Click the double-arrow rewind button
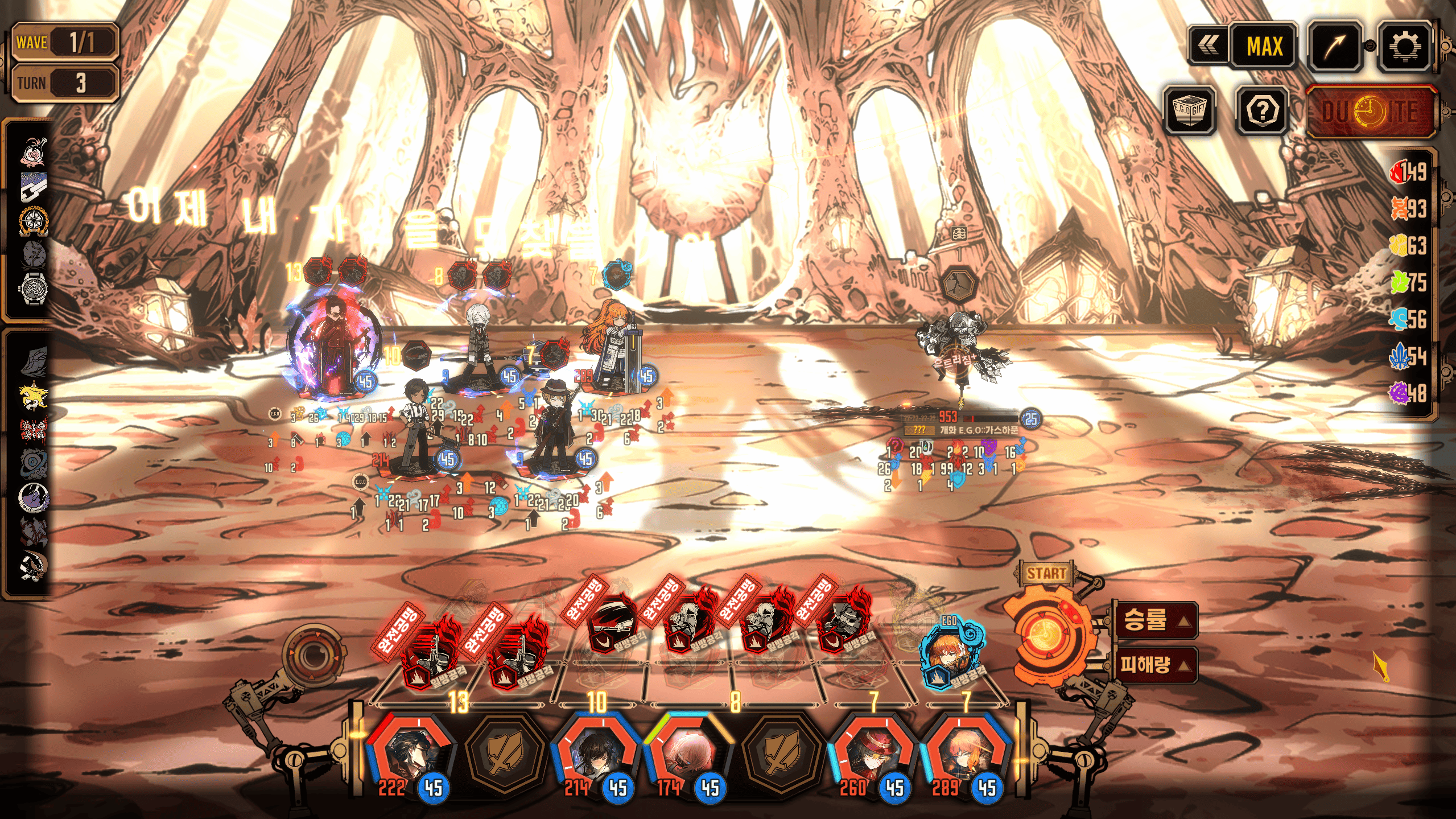 coord(1208,47)
